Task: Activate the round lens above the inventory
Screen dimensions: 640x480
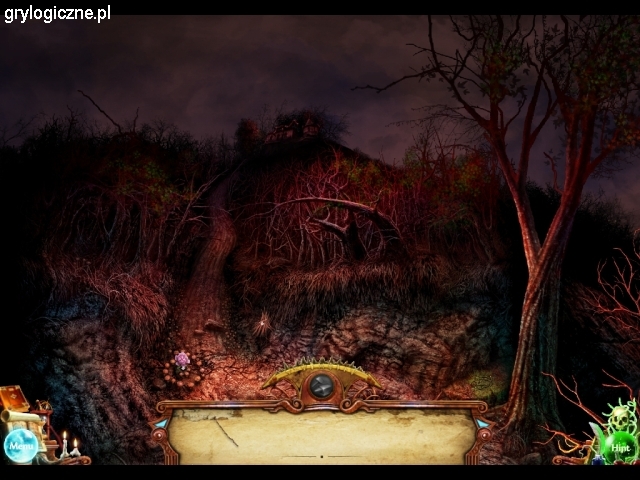Action: point(321,385)
